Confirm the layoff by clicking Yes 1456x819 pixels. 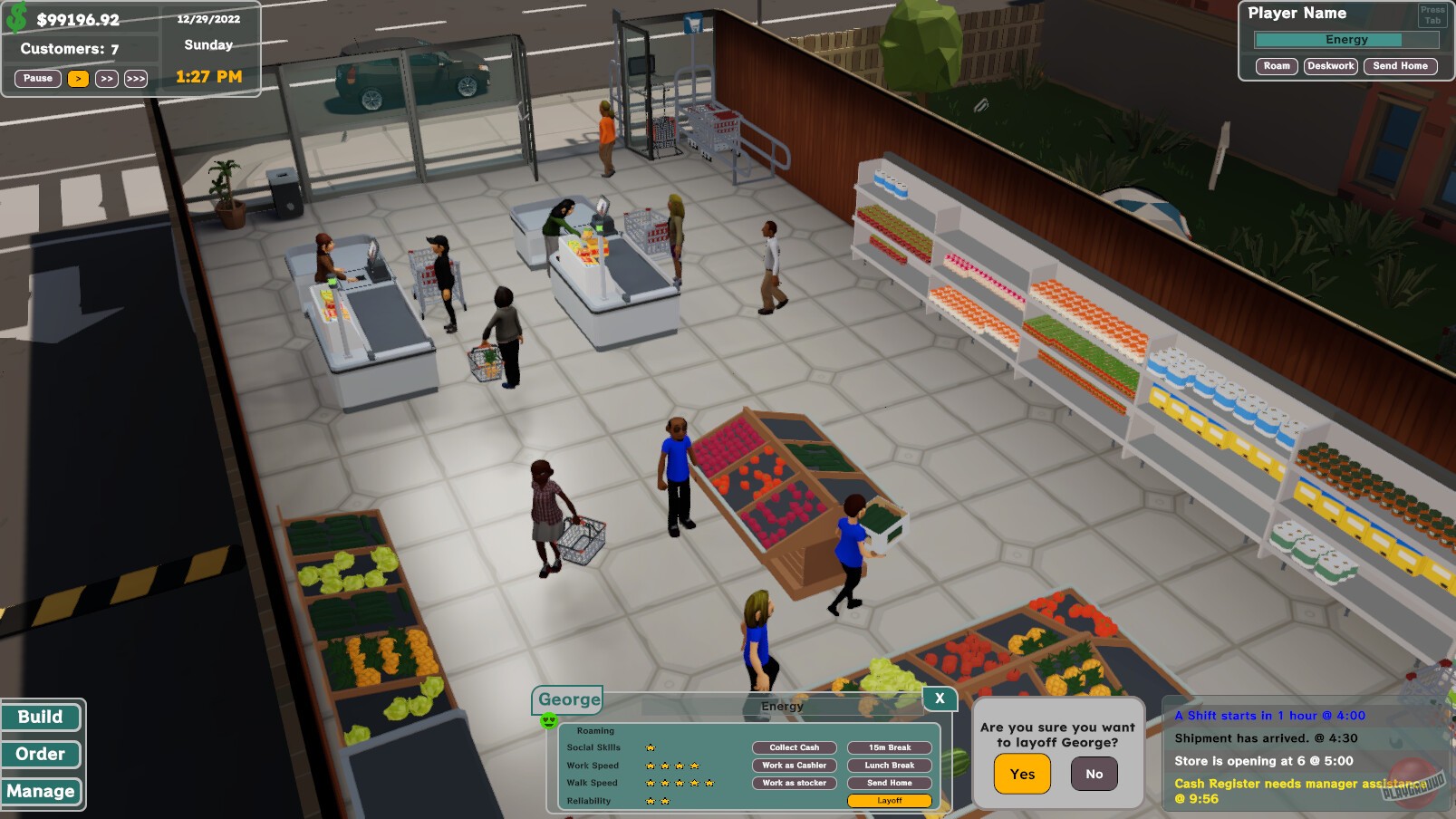click(1022, 774)
